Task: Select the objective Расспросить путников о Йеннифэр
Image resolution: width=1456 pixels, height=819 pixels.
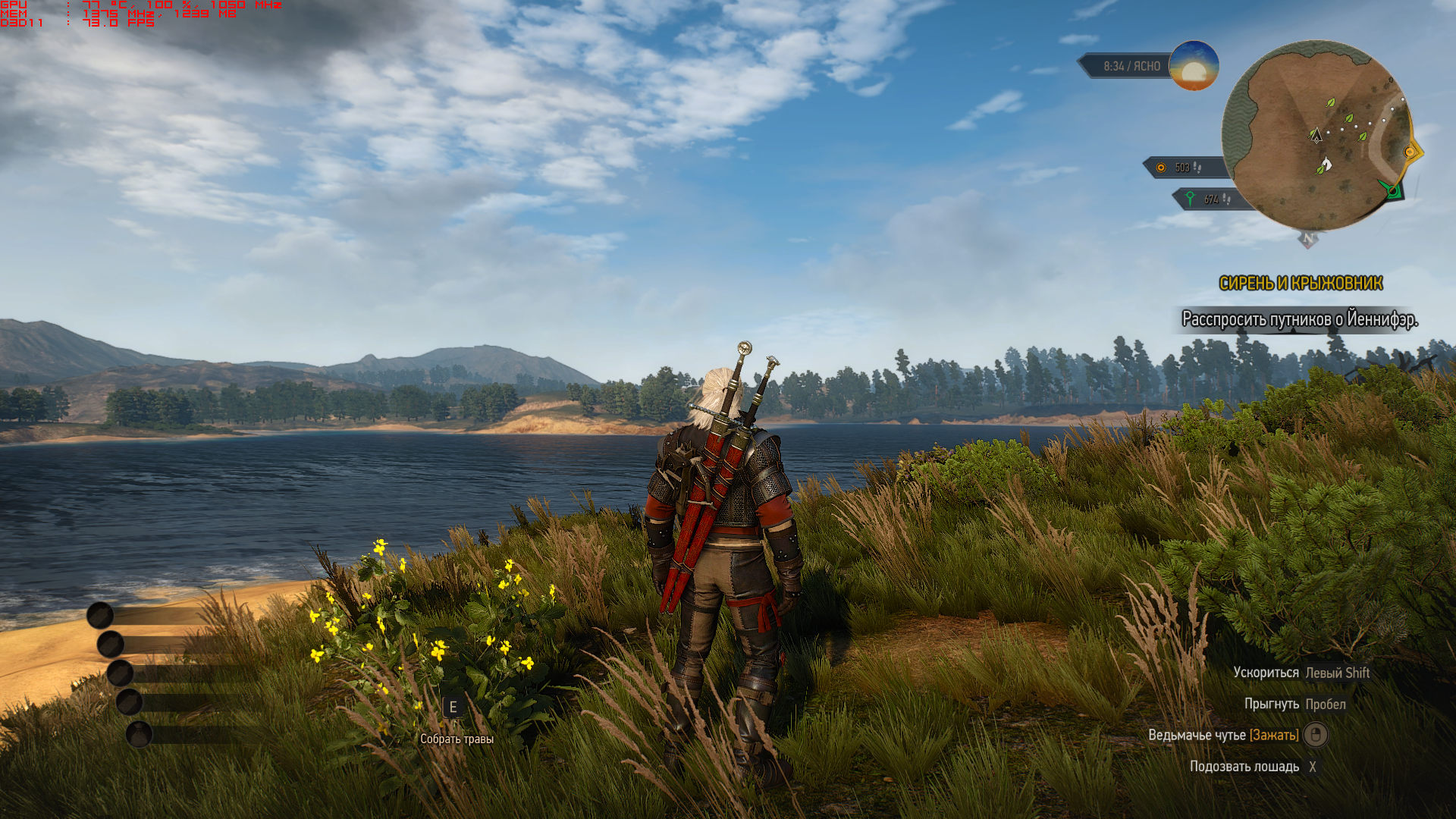Action: (x=1299, y=320)
